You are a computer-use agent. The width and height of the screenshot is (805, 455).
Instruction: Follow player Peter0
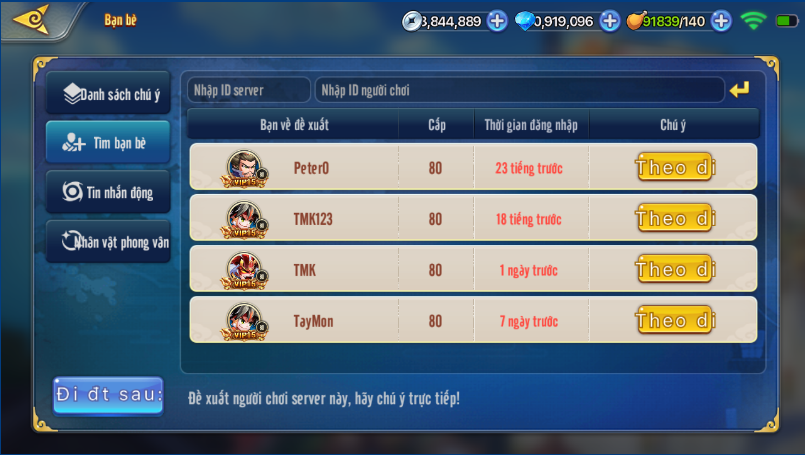click(675, 167)
